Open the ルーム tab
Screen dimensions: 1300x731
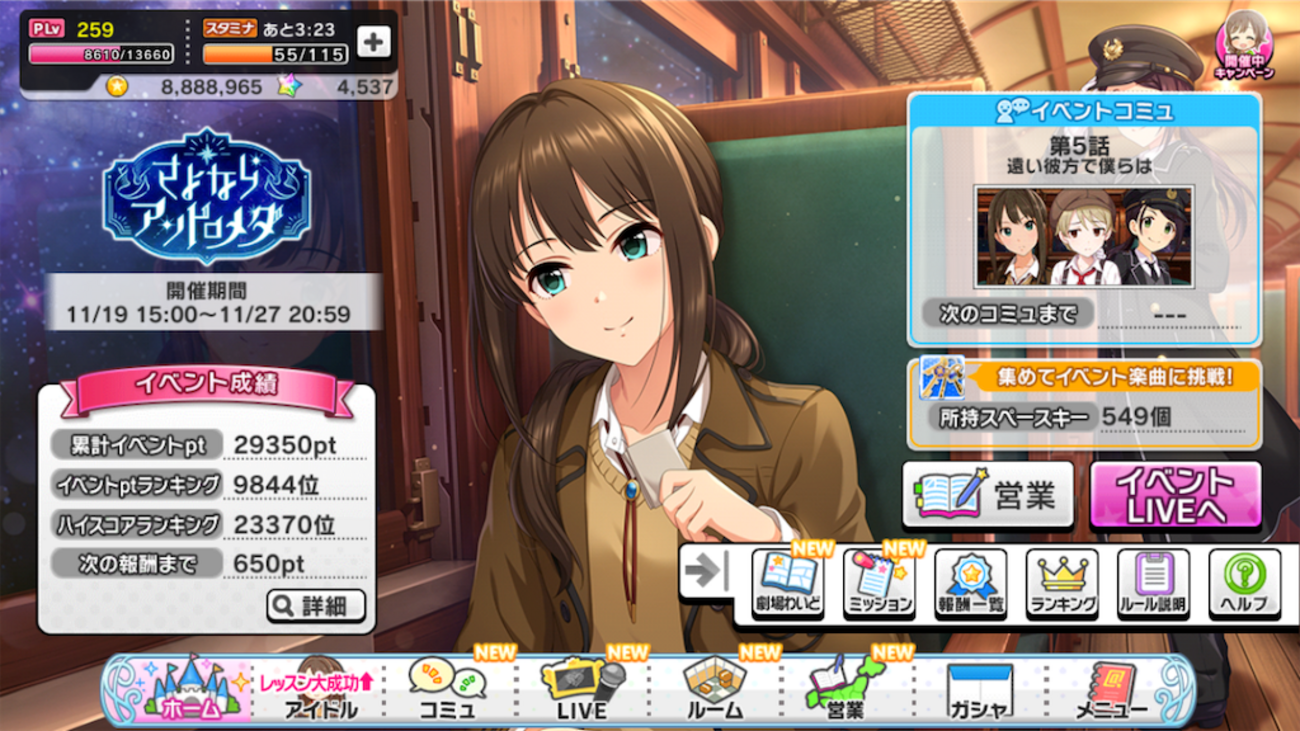pos(715,691)
